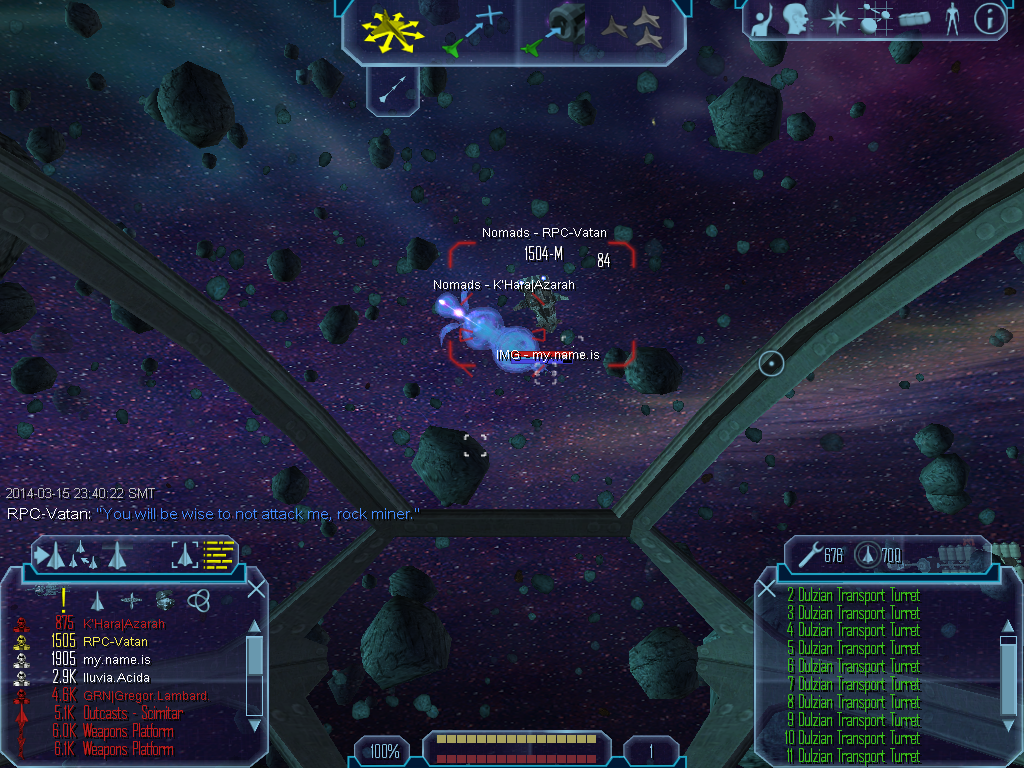Show the standing human Reputation icon

click(953, 19)
